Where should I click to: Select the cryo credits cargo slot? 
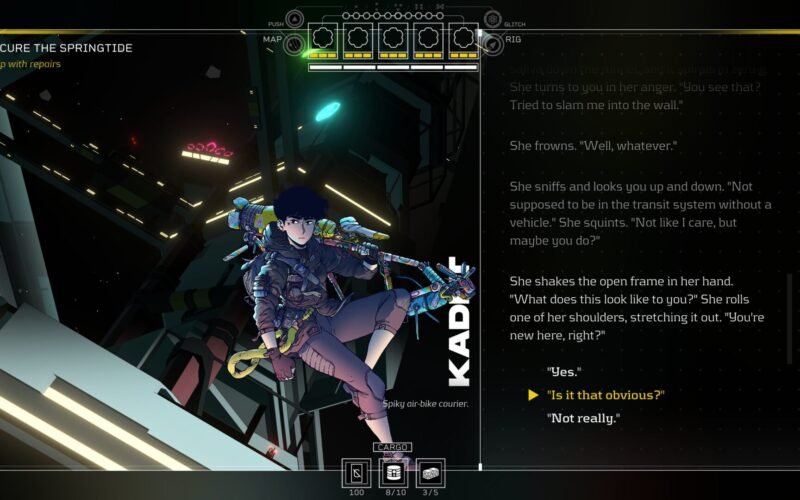pos(357,472)
